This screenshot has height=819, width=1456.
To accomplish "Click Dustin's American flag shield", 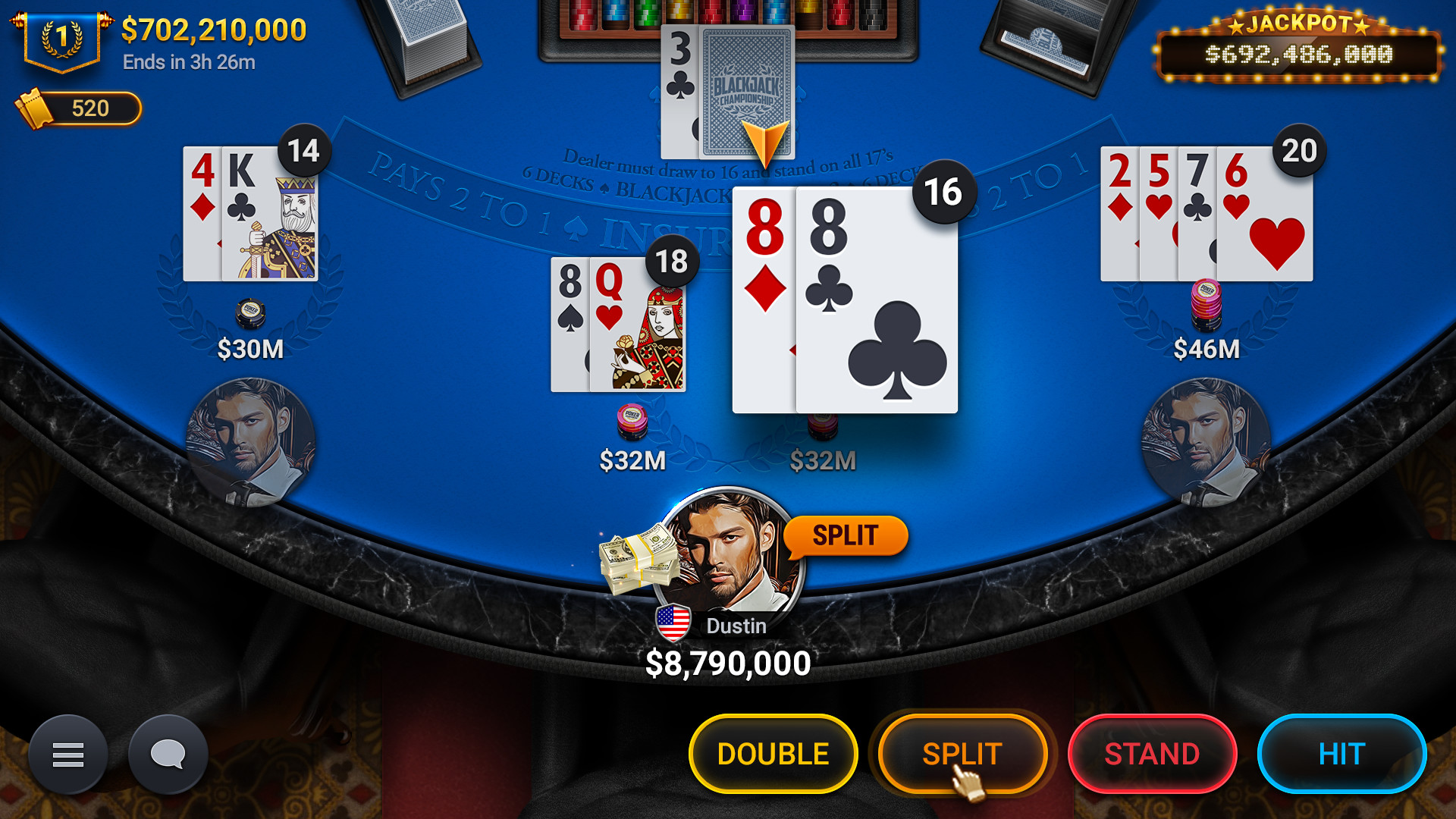I will click(x=673, y=623).
